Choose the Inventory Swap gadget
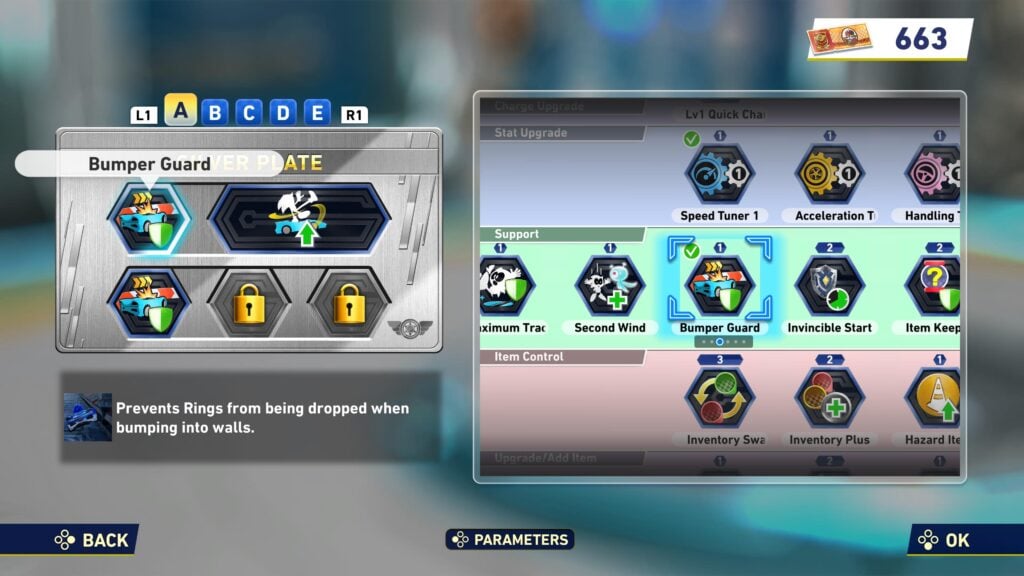 (x=719, y=398)
